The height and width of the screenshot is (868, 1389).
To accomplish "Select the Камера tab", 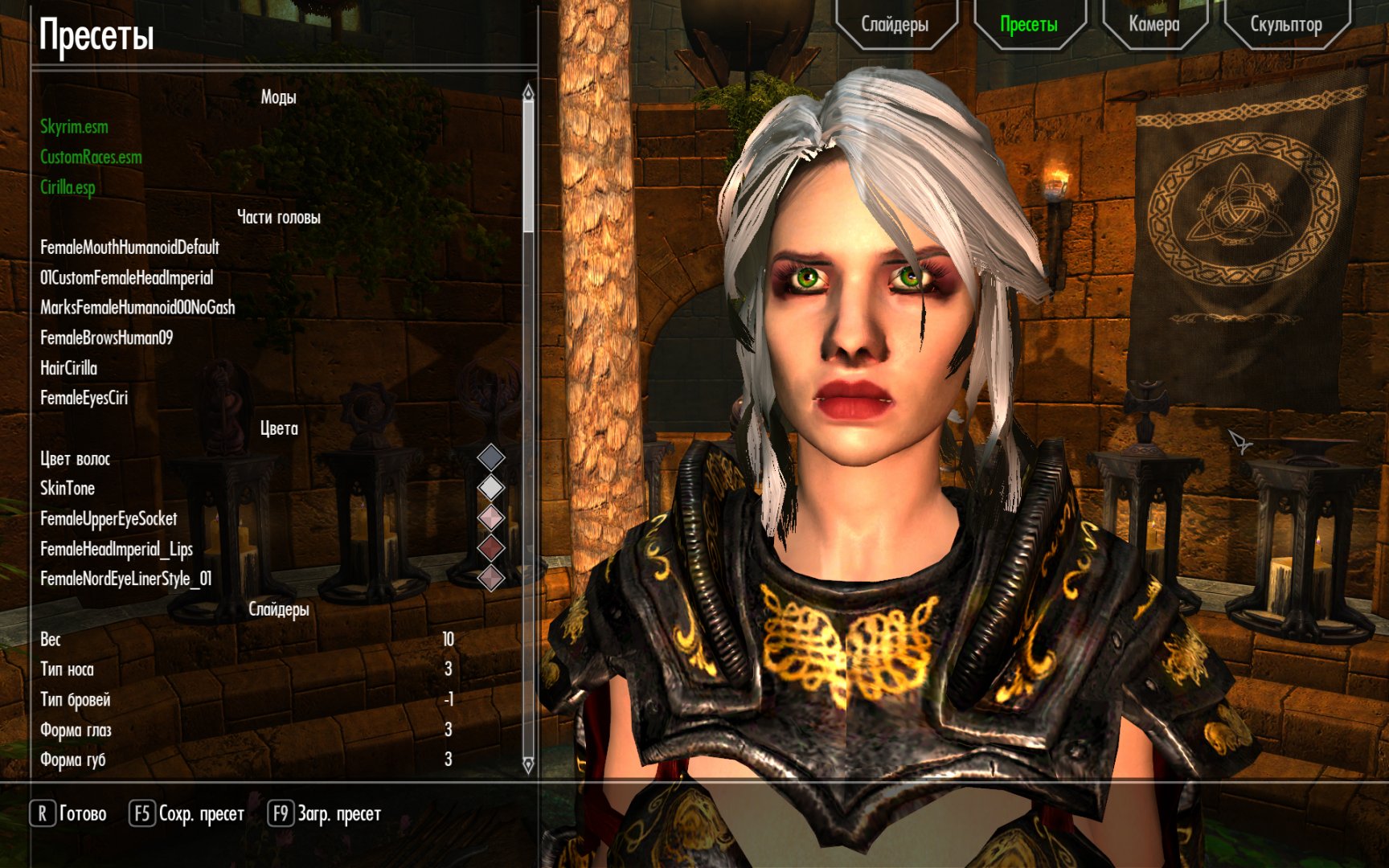I will click(x=1153, y=25).
